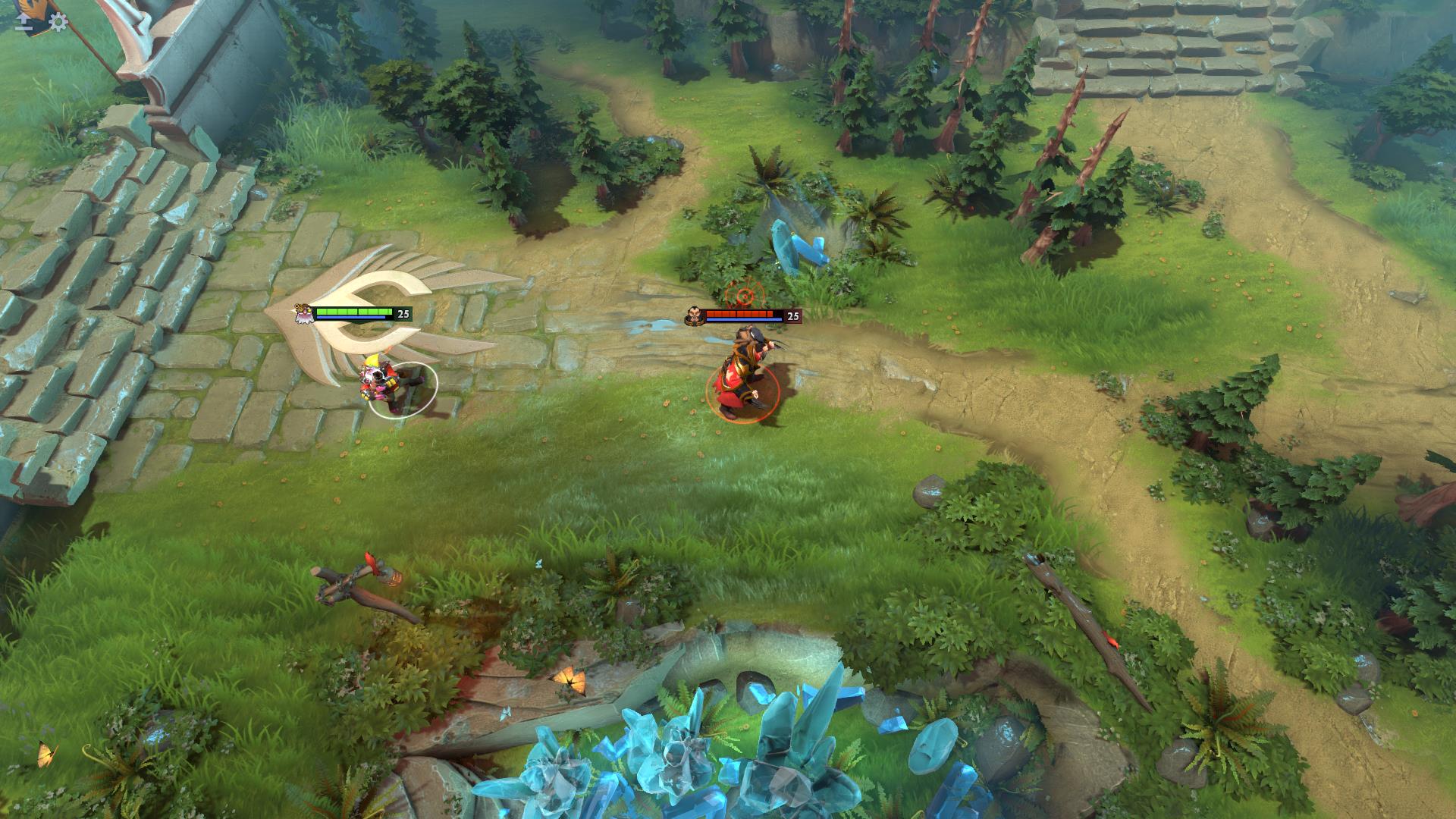This screenshot has height=819, width=1456.
Task: Open settings with the gear icon
Action: click(58, 22)
